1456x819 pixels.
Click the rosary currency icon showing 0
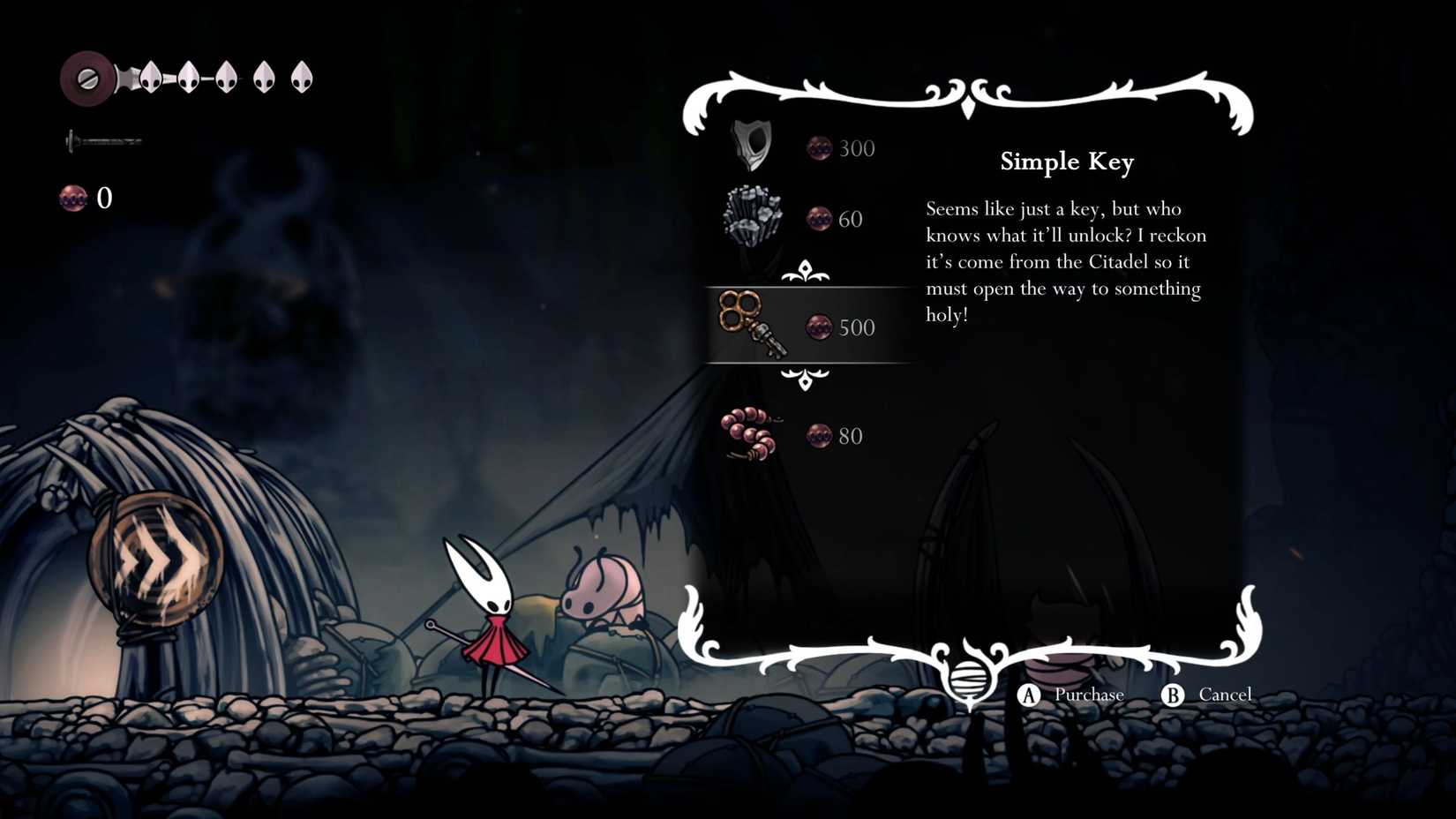click(x=71, y=199)
